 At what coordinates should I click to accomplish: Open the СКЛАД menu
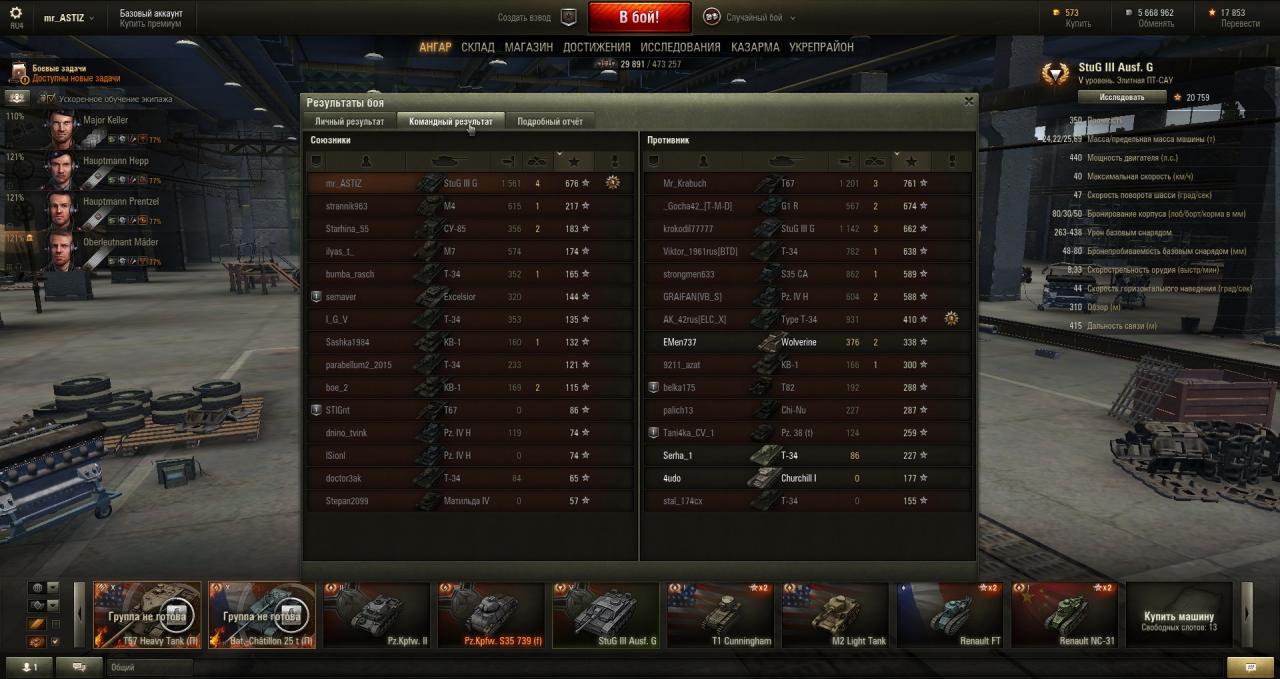478,47
